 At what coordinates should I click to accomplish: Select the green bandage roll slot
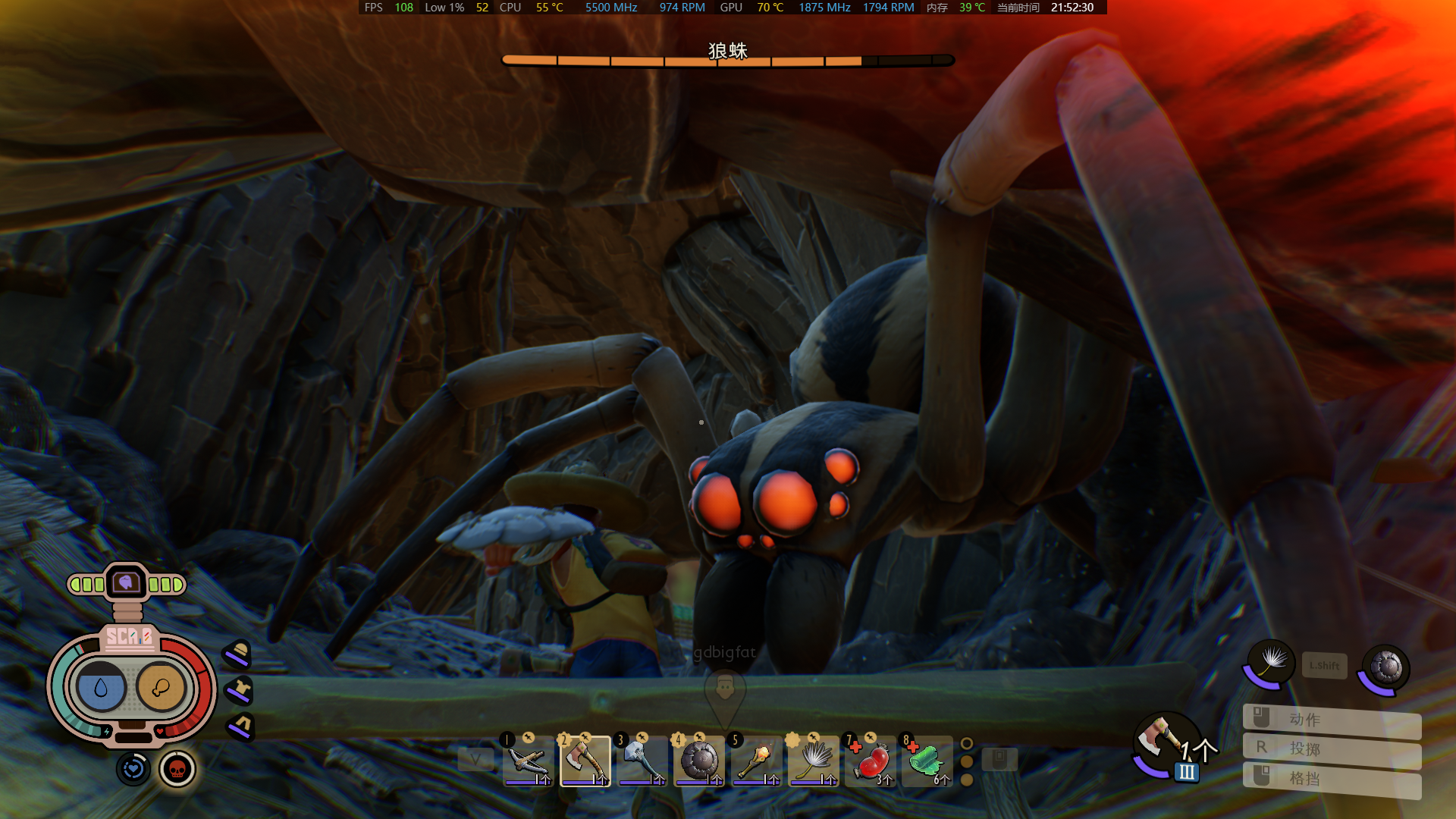click(927, 761)
